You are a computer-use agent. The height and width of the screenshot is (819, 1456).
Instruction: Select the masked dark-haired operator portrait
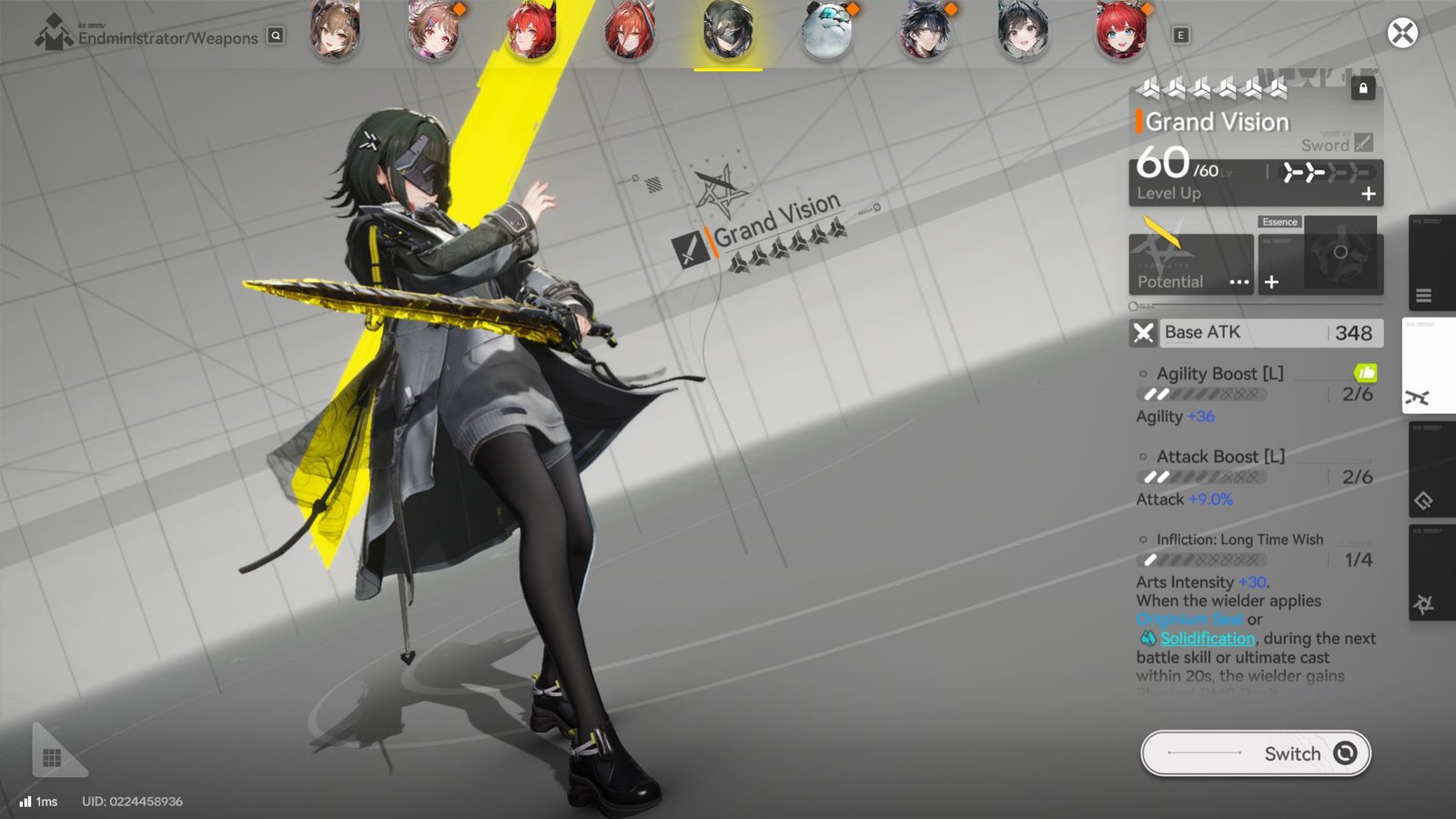click(728, 30)
